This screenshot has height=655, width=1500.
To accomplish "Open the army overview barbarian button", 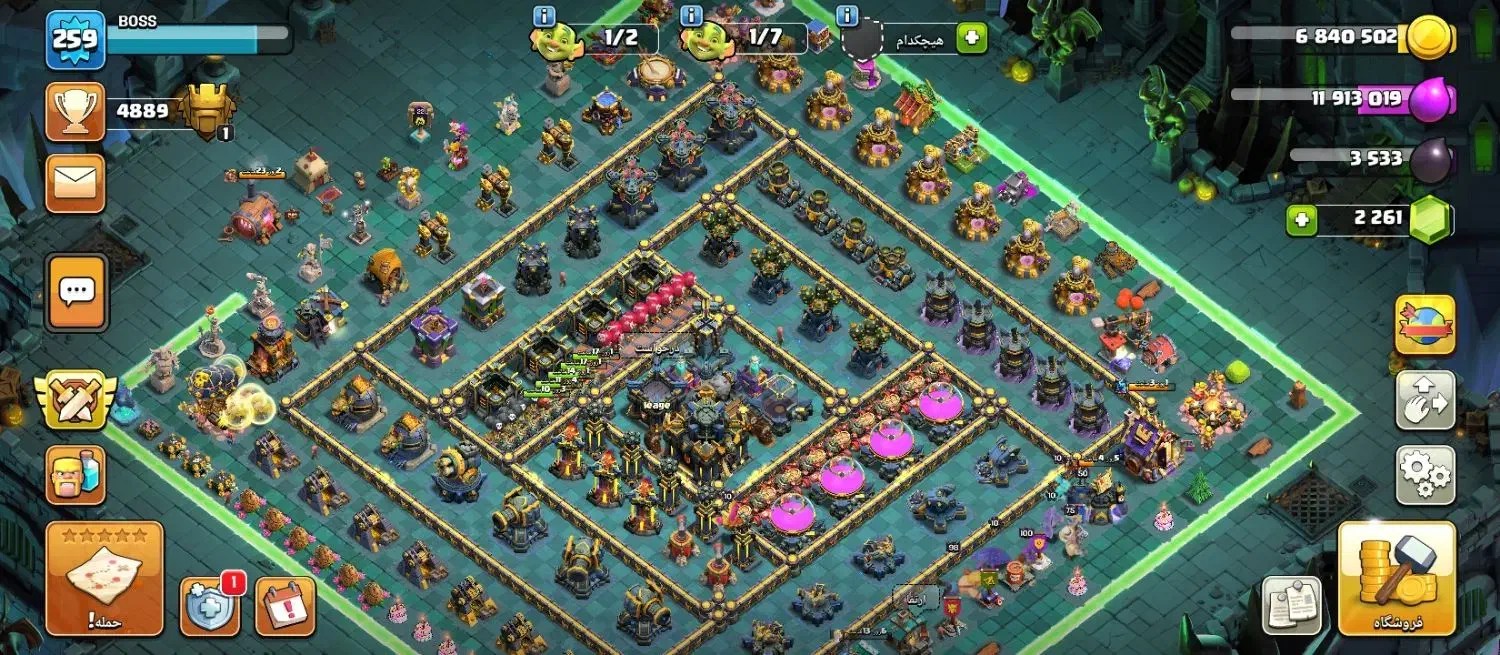I will click(x=76, y=475).
